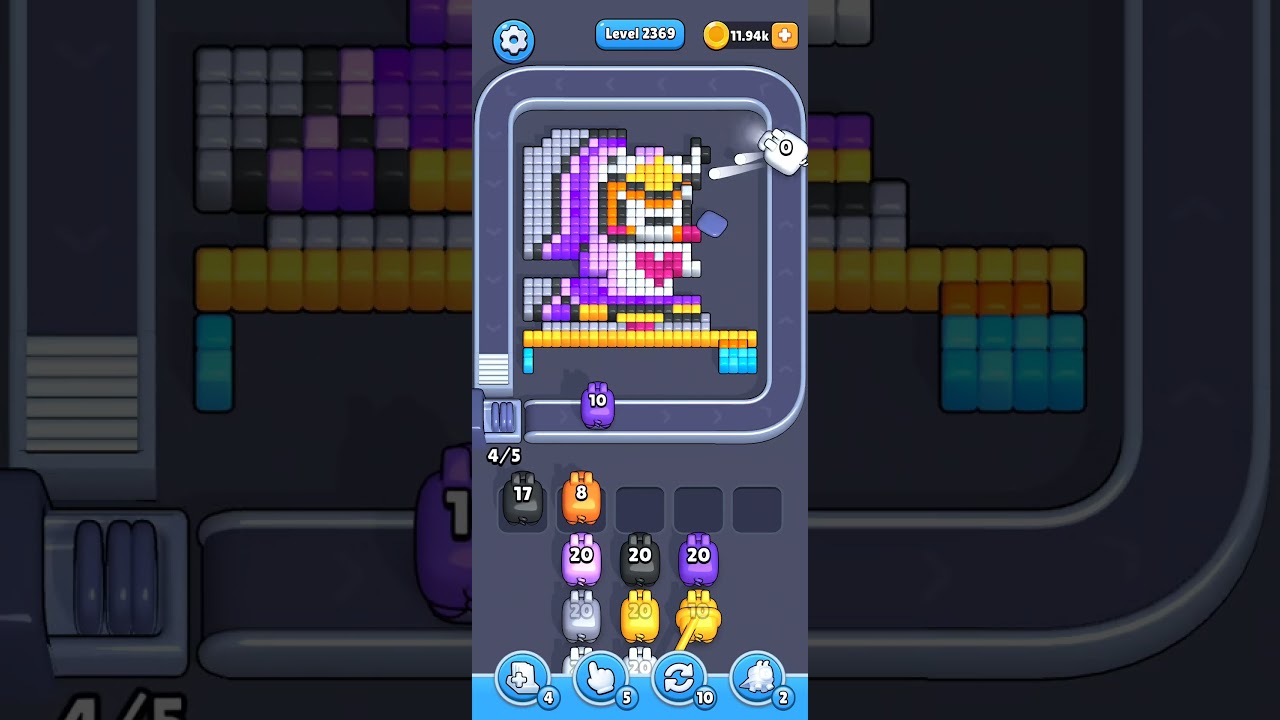This screenshot has height=720, width=1280.
Task: Activate the hand tap booster
Action: 599,678
